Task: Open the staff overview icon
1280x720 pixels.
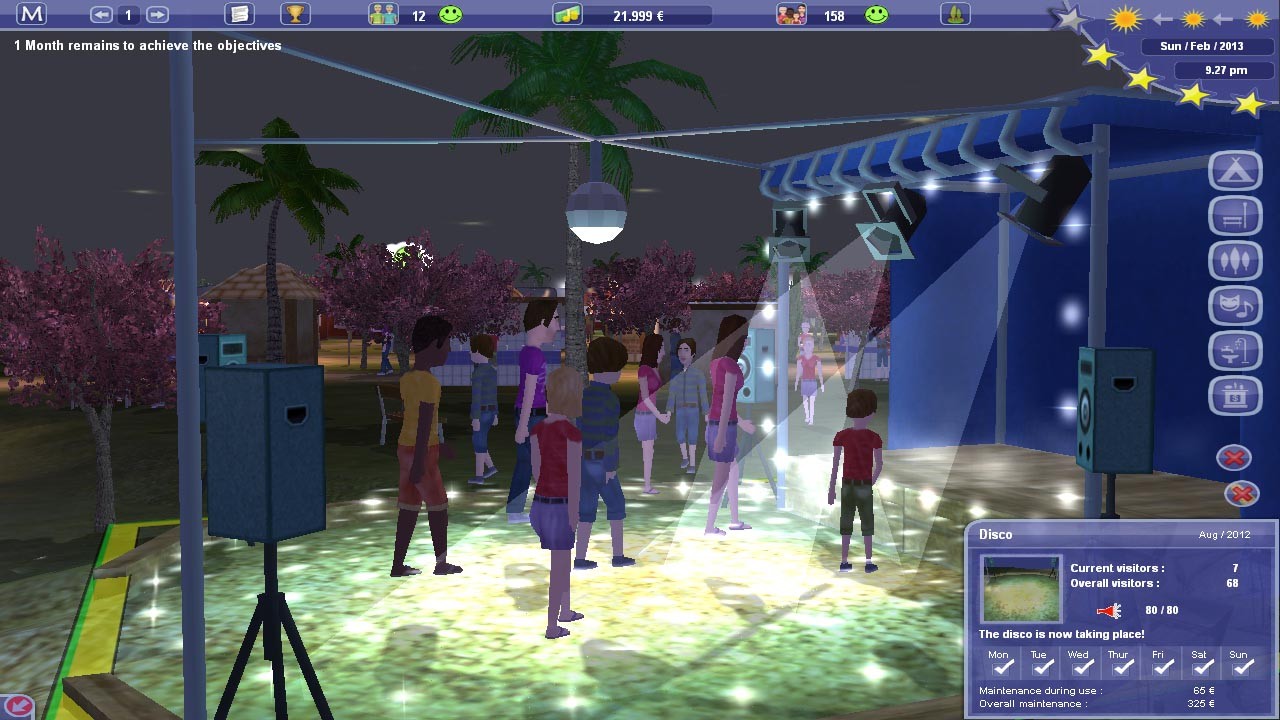Action: pyautogui.click(x=383, y=15)
